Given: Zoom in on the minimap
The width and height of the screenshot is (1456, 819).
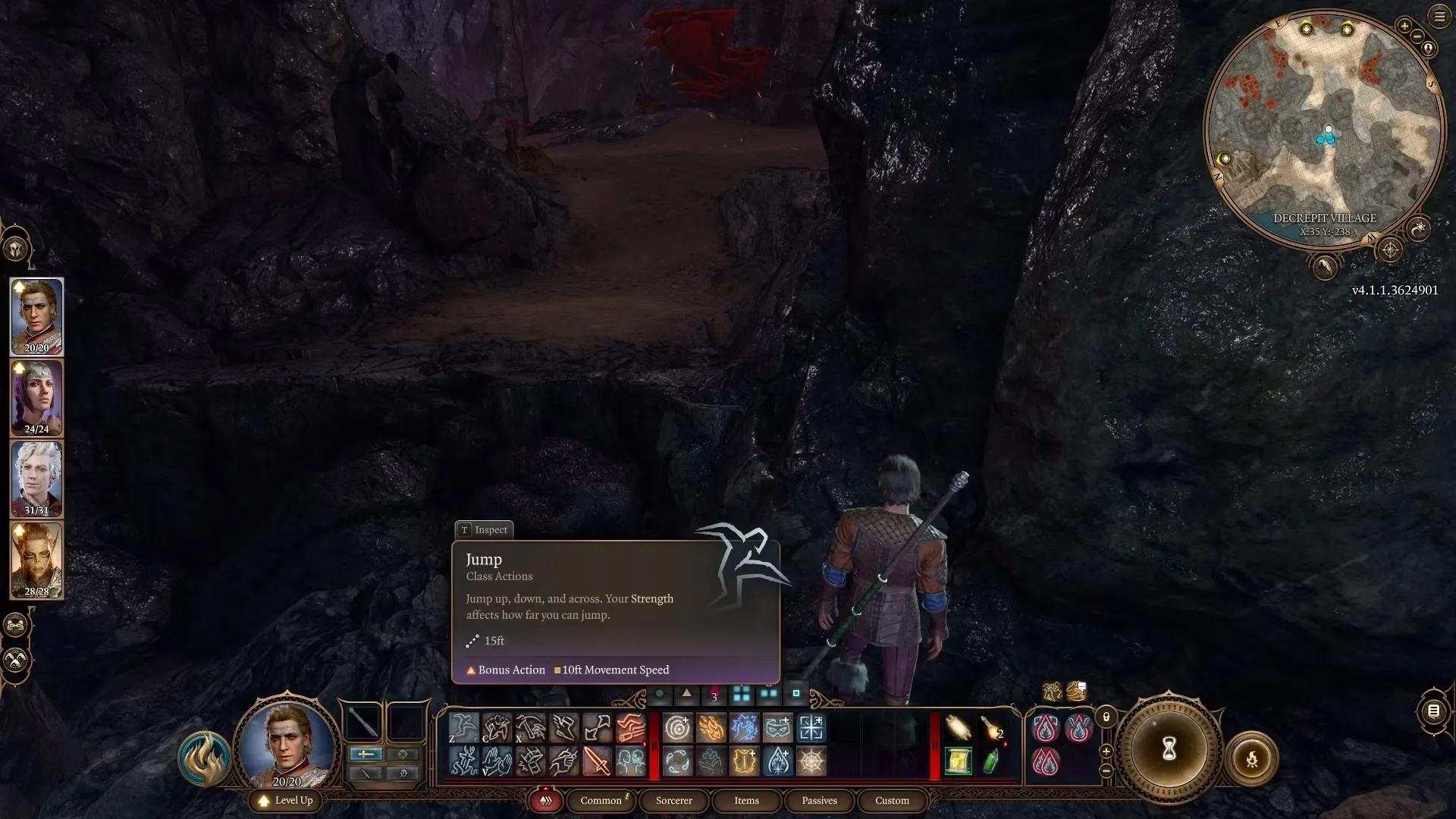Looking at the screenshot, I should tap(1404, 26).
